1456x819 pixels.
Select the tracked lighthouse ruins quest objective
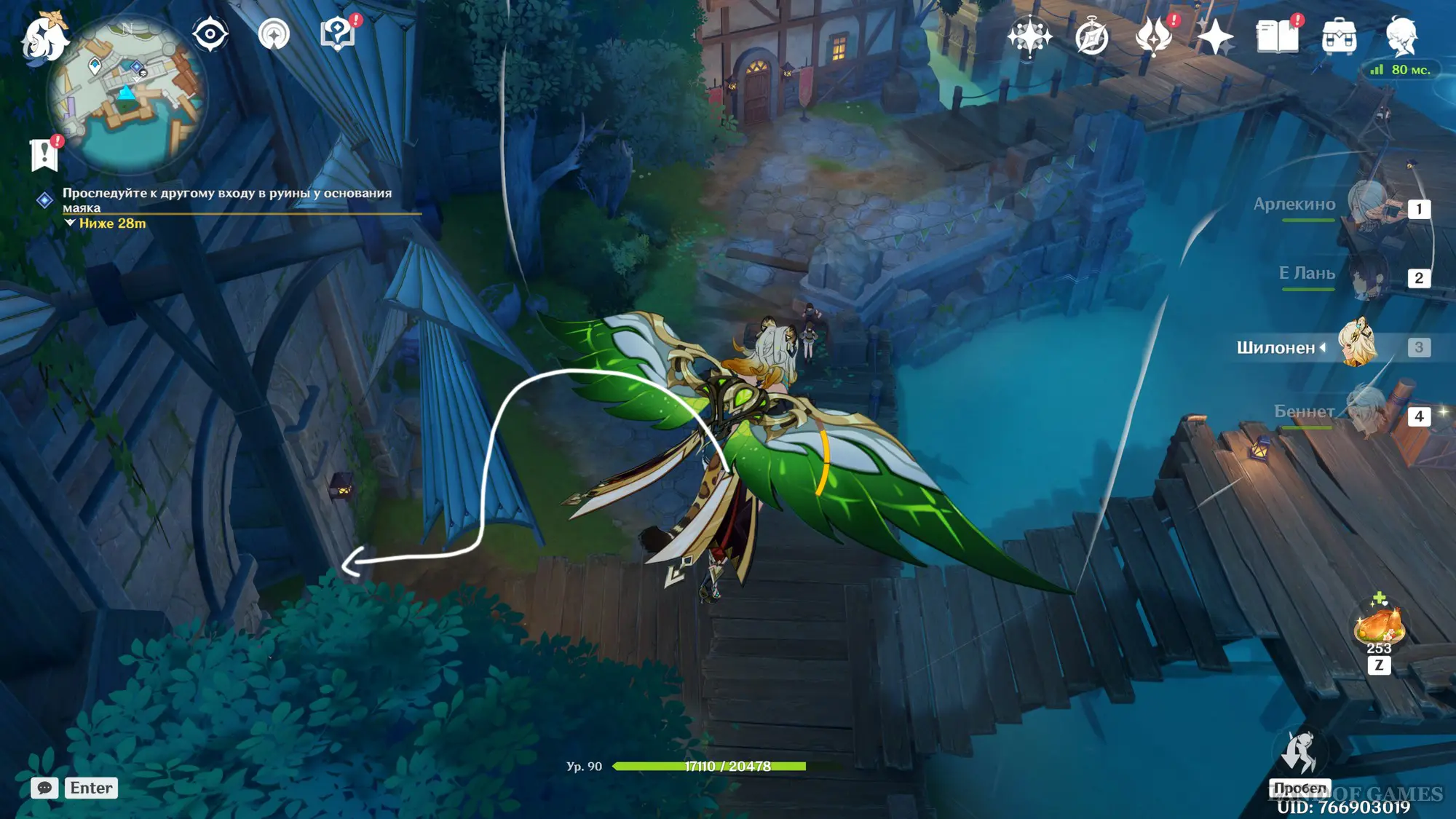pos(226,199)
